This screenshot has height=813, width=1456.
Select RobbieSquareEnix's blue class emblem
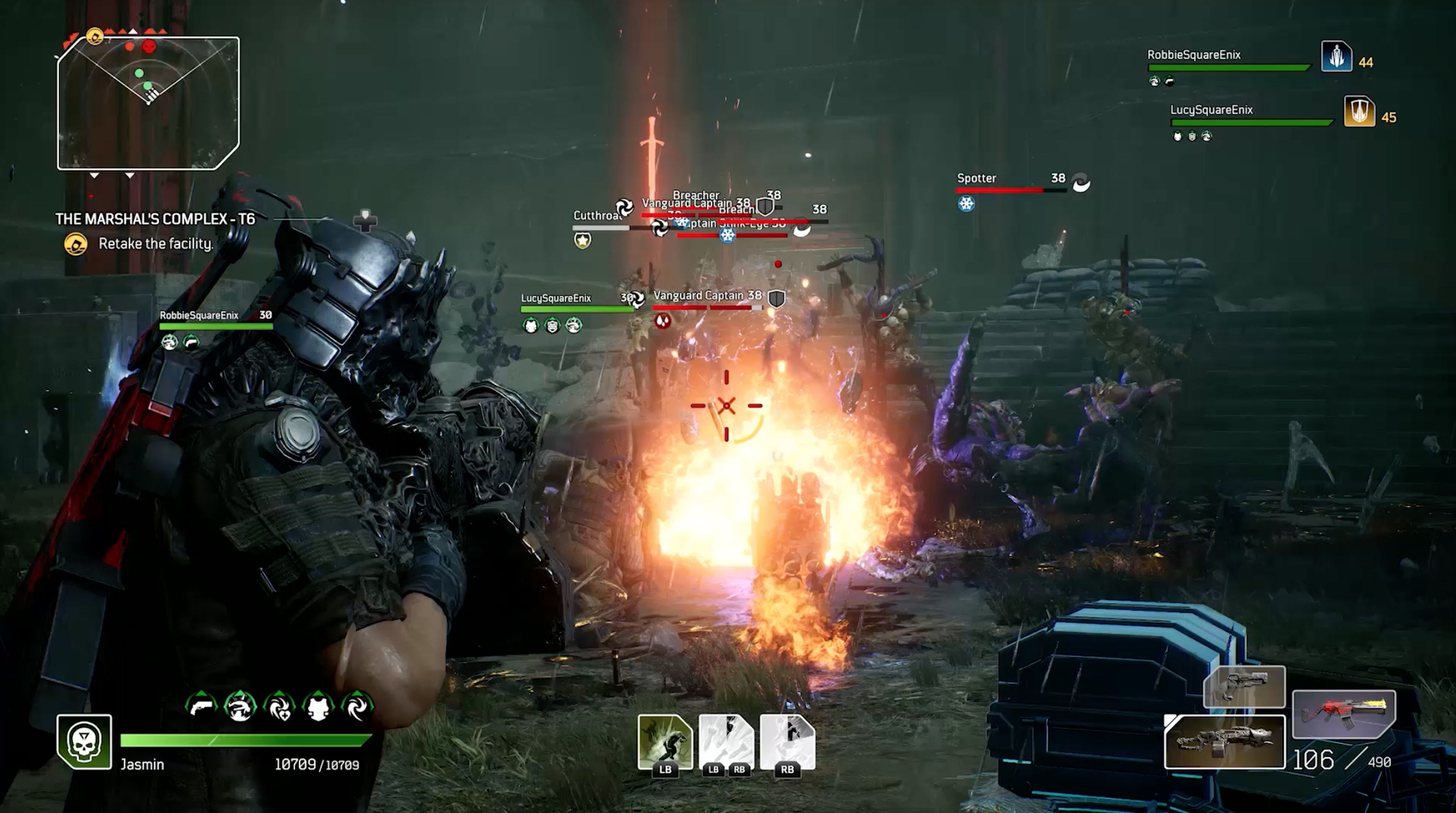[x=1336, y=57]
